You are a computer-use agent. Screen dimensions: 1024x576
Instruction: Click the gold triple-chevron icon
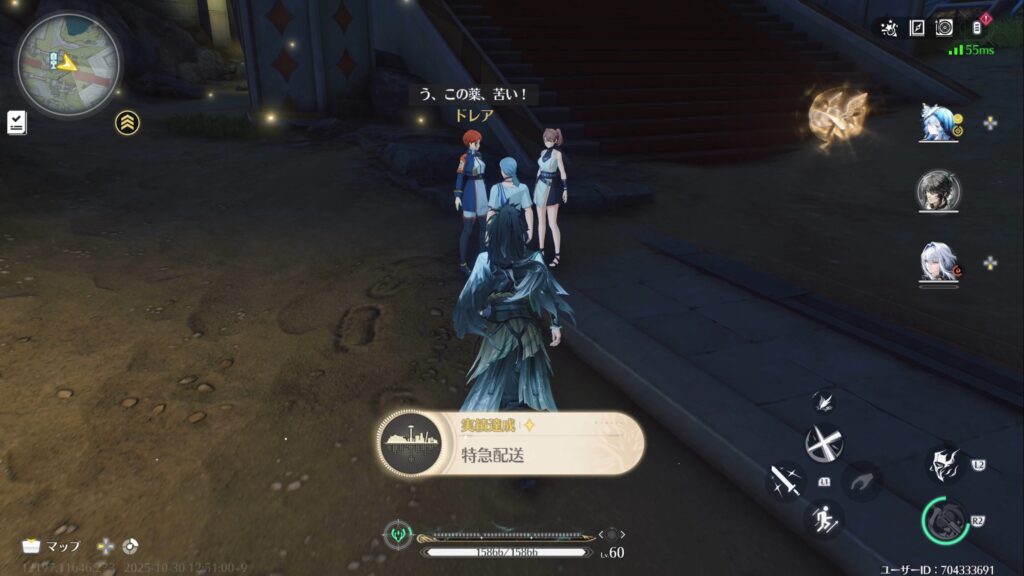127,122
